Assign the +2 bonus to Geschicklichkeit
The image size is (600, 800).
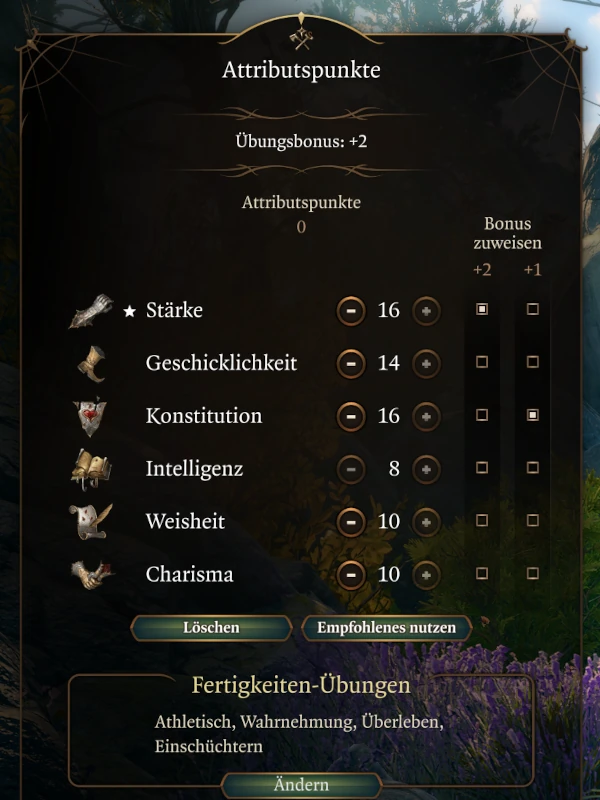tap(482, 362)
